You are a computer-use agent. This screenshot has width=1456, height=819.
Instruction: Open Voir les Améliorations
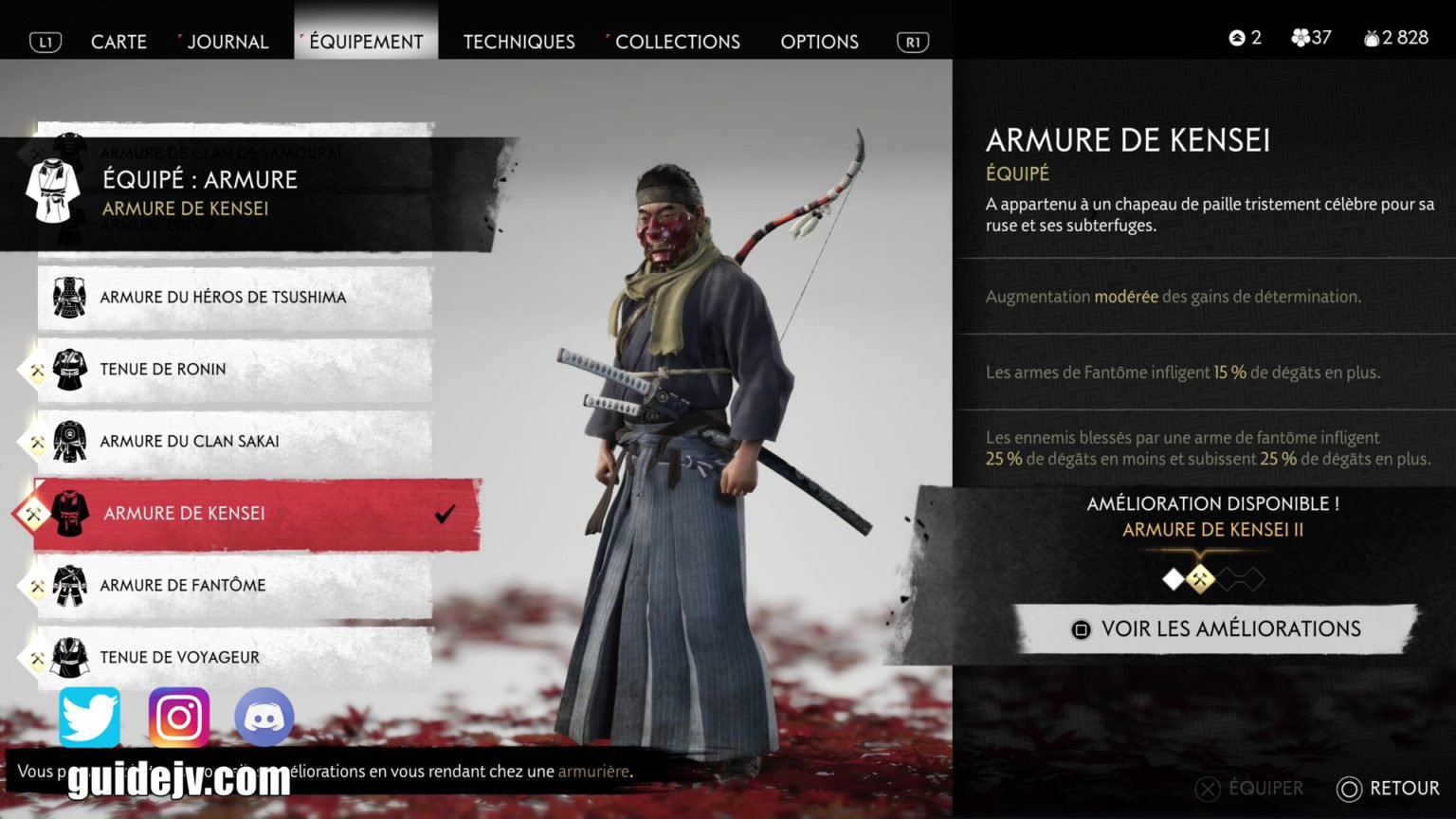click(1216, 629)
